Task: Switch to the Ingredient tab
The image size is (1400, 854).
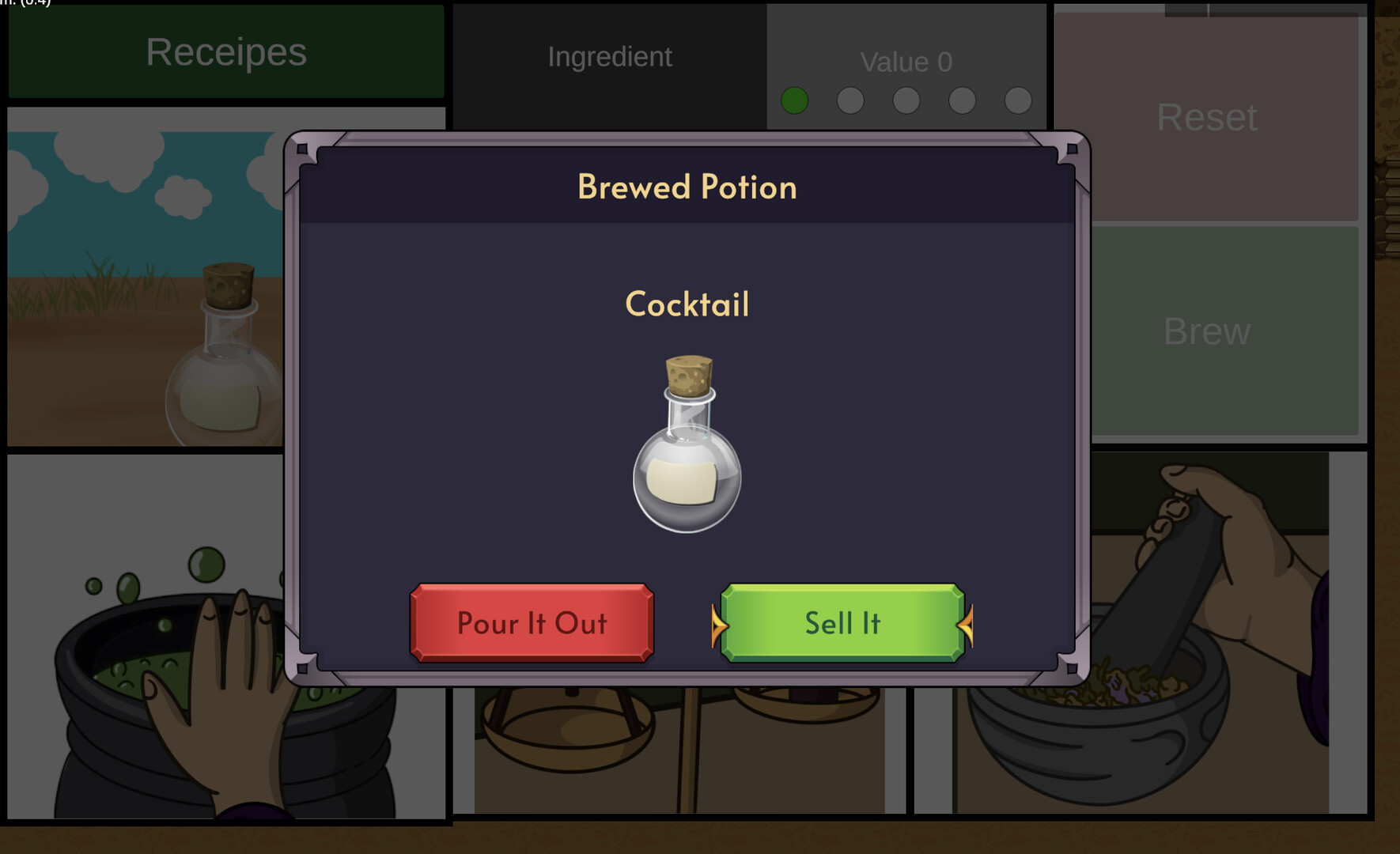Action: coord(609,57)
